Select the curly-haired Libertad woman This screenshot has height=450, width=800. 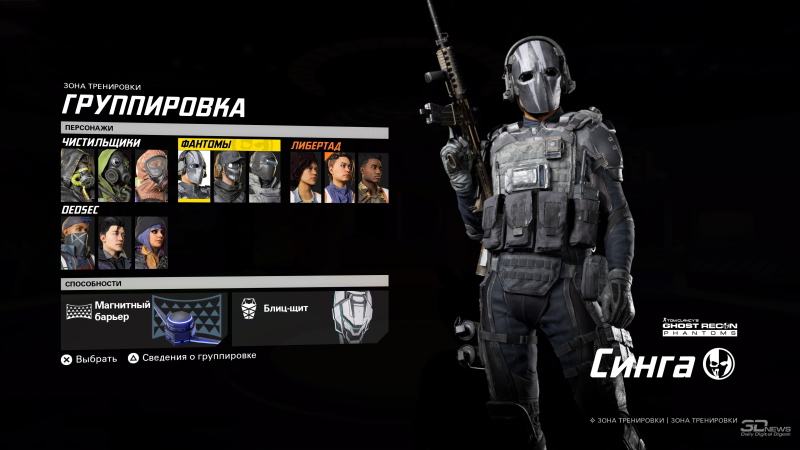click(x=306, y=177)
